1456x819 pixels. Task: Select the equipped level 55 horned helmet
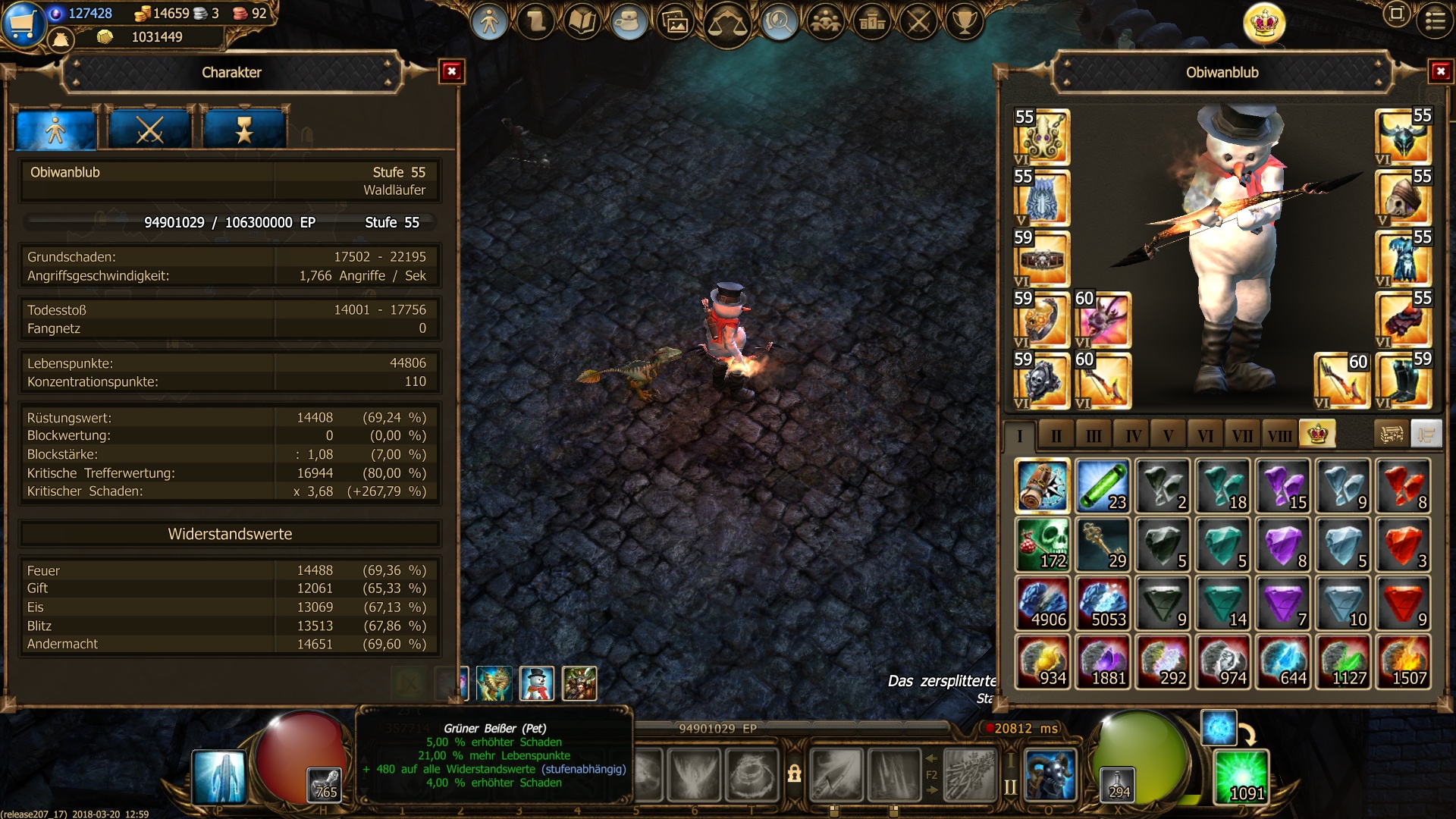(1403, 137)
